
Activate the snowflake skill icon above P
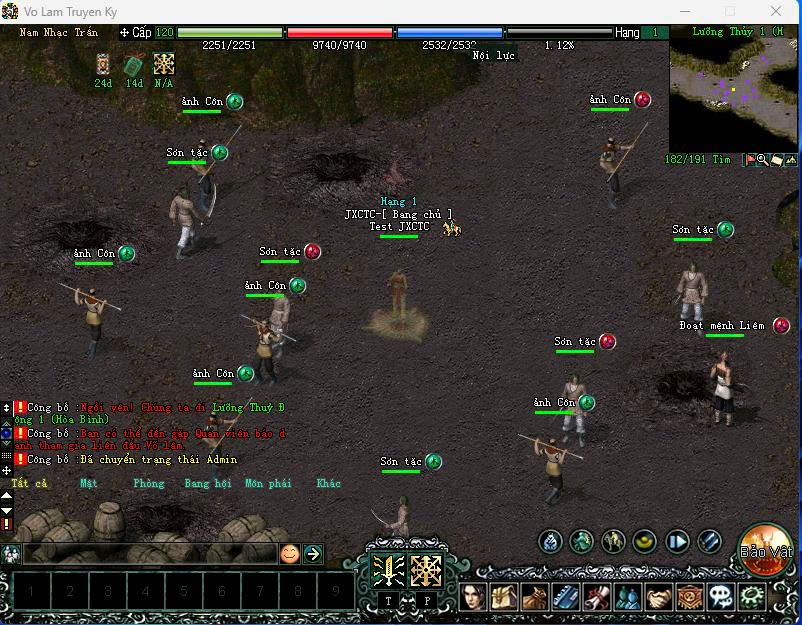pos(427,571)
